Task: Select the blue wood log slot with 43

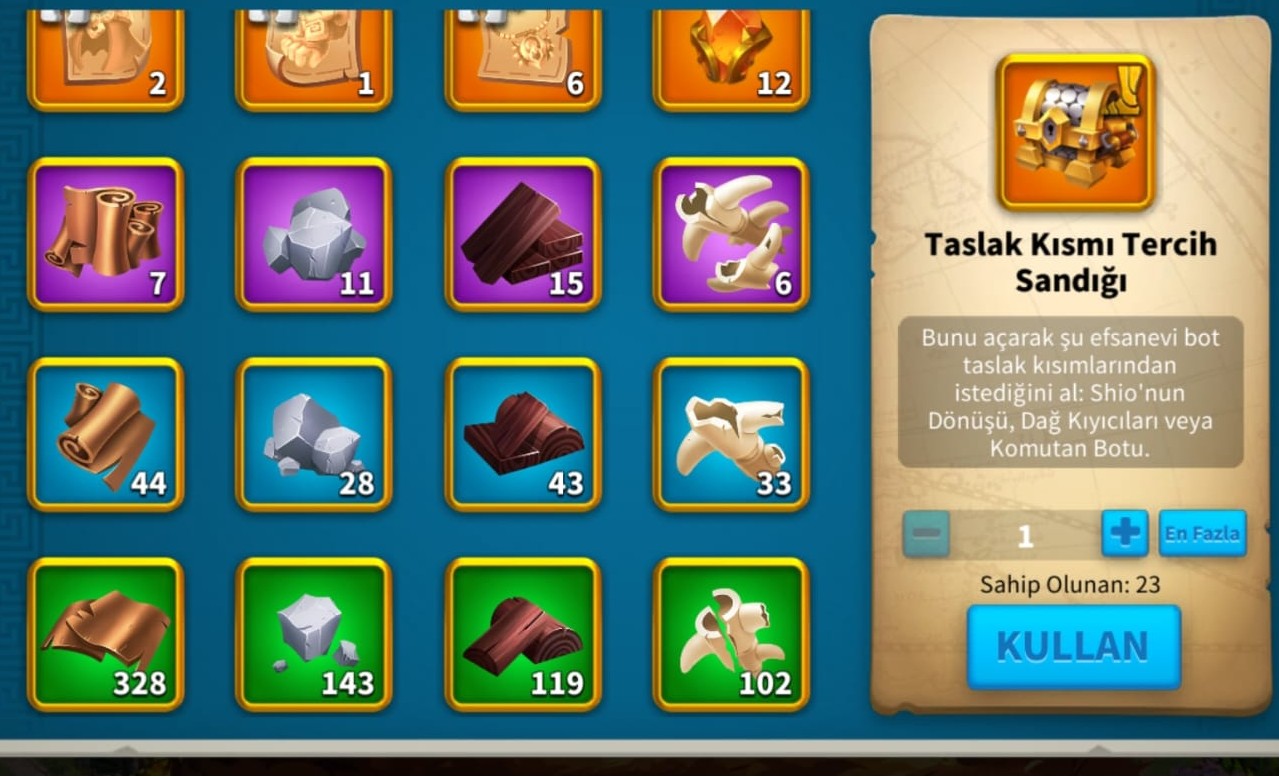Action: (523, 434)
